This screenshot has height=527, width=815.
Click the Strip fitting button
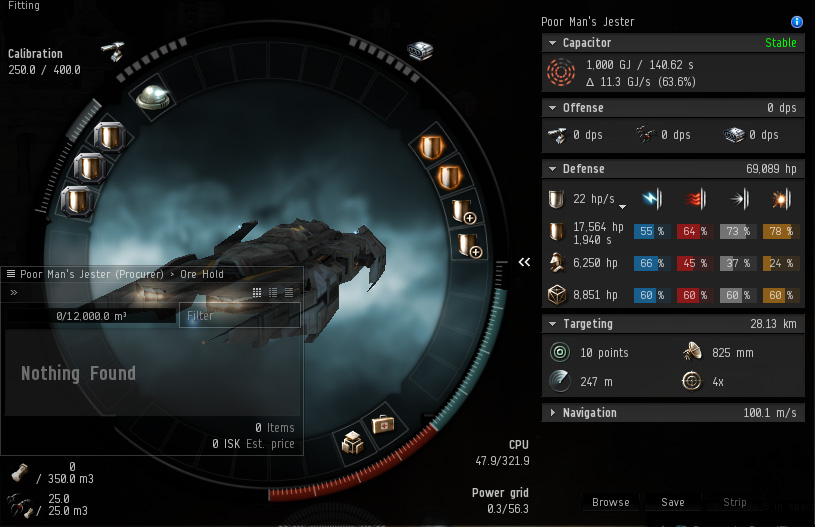(735, 502)
